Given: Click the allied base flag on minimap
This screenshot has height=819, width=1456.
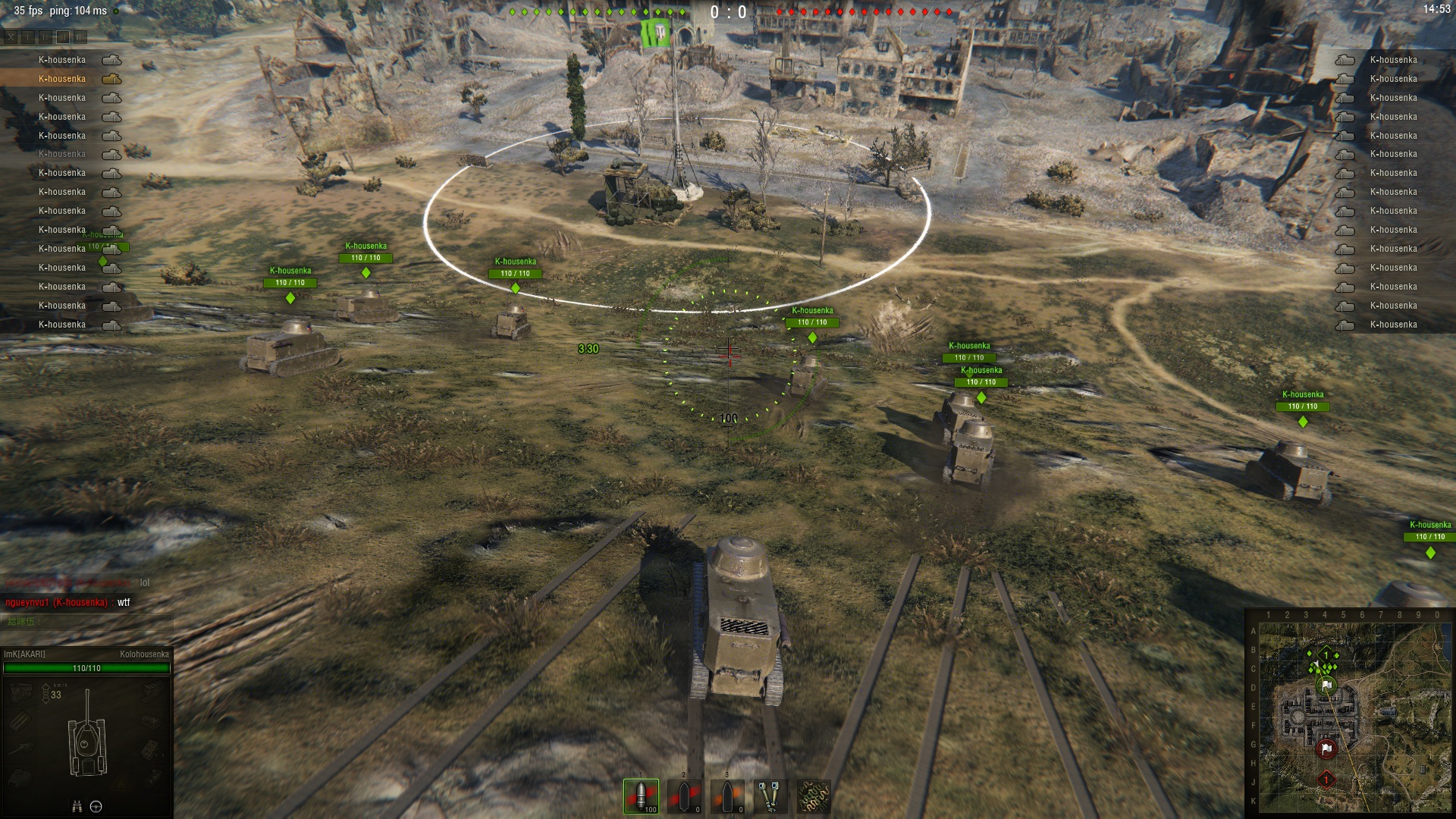Looking at the screenshot, I should coord(1326,685).
